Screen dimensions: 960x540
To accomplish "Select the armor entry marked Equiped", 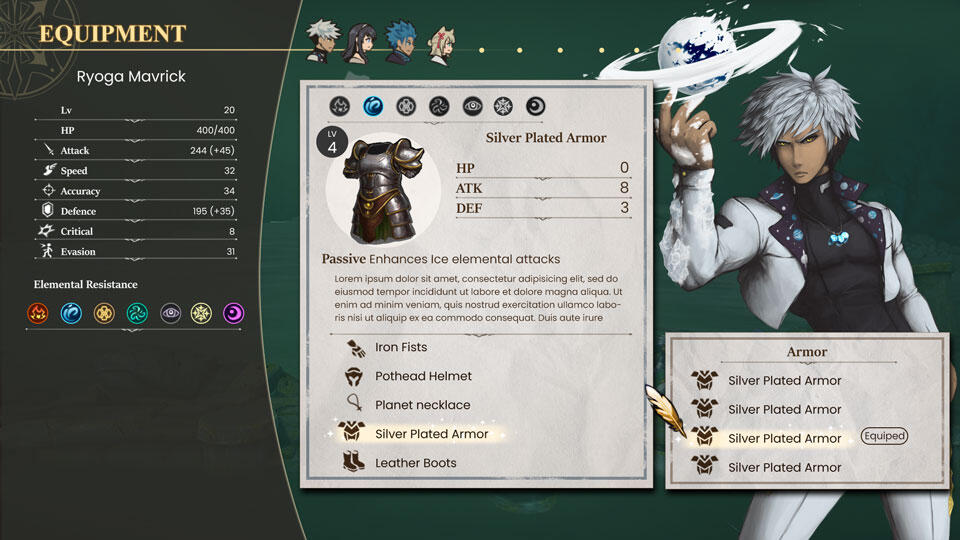I will click(x=784, y=439).
